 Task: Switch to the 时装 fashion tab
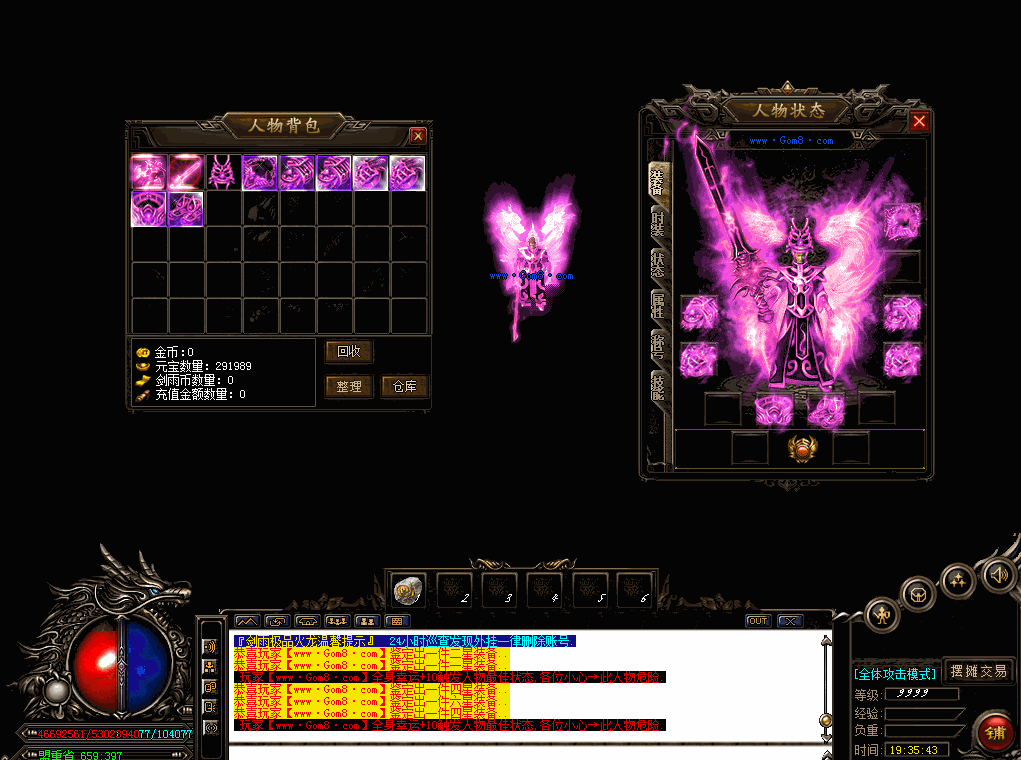pos(658,223)
